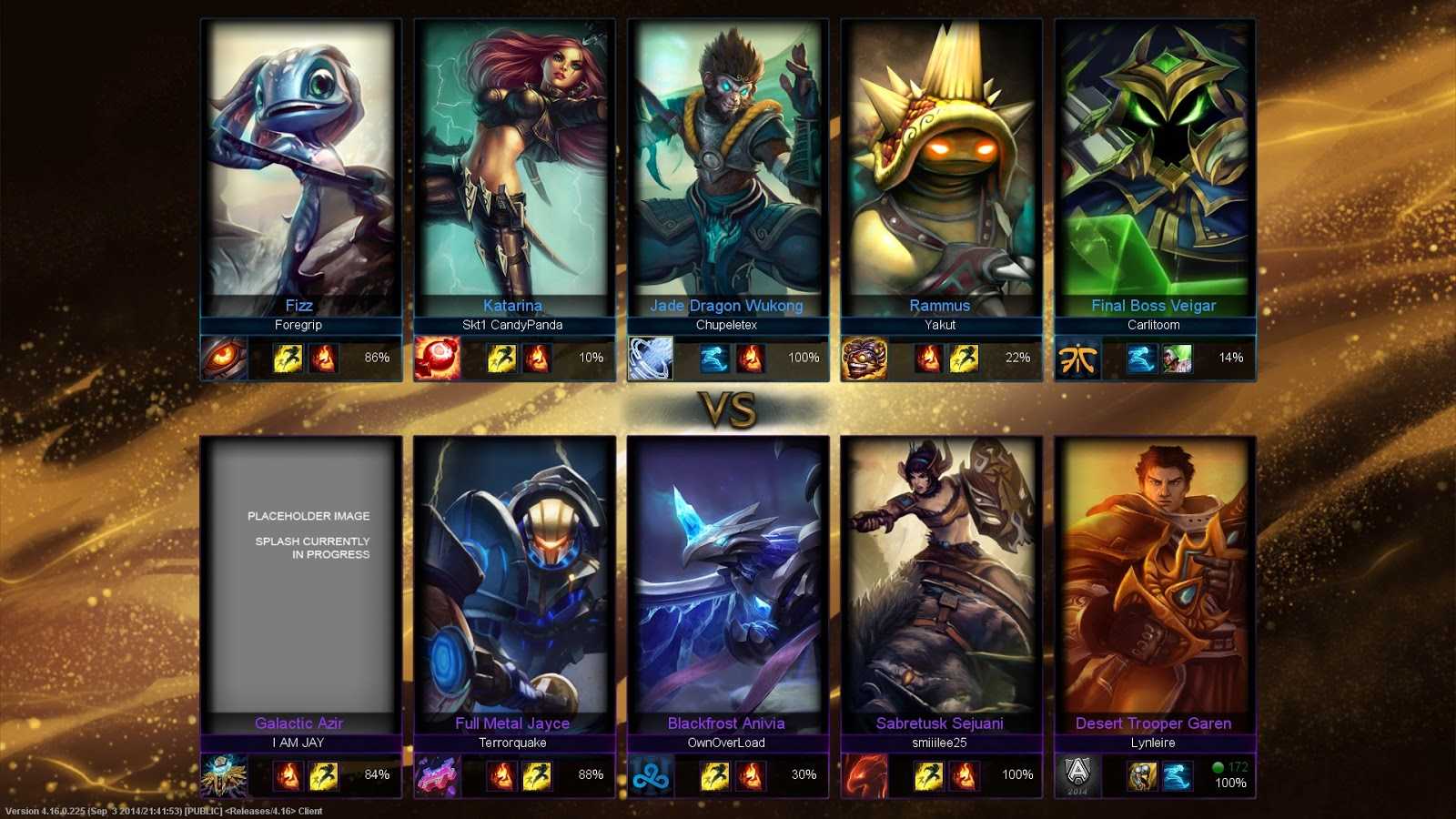The width and height of the screenshot is (1456, 819).
Task: Click Jayce's pink ward skin icon
Action: click(435, 776)
